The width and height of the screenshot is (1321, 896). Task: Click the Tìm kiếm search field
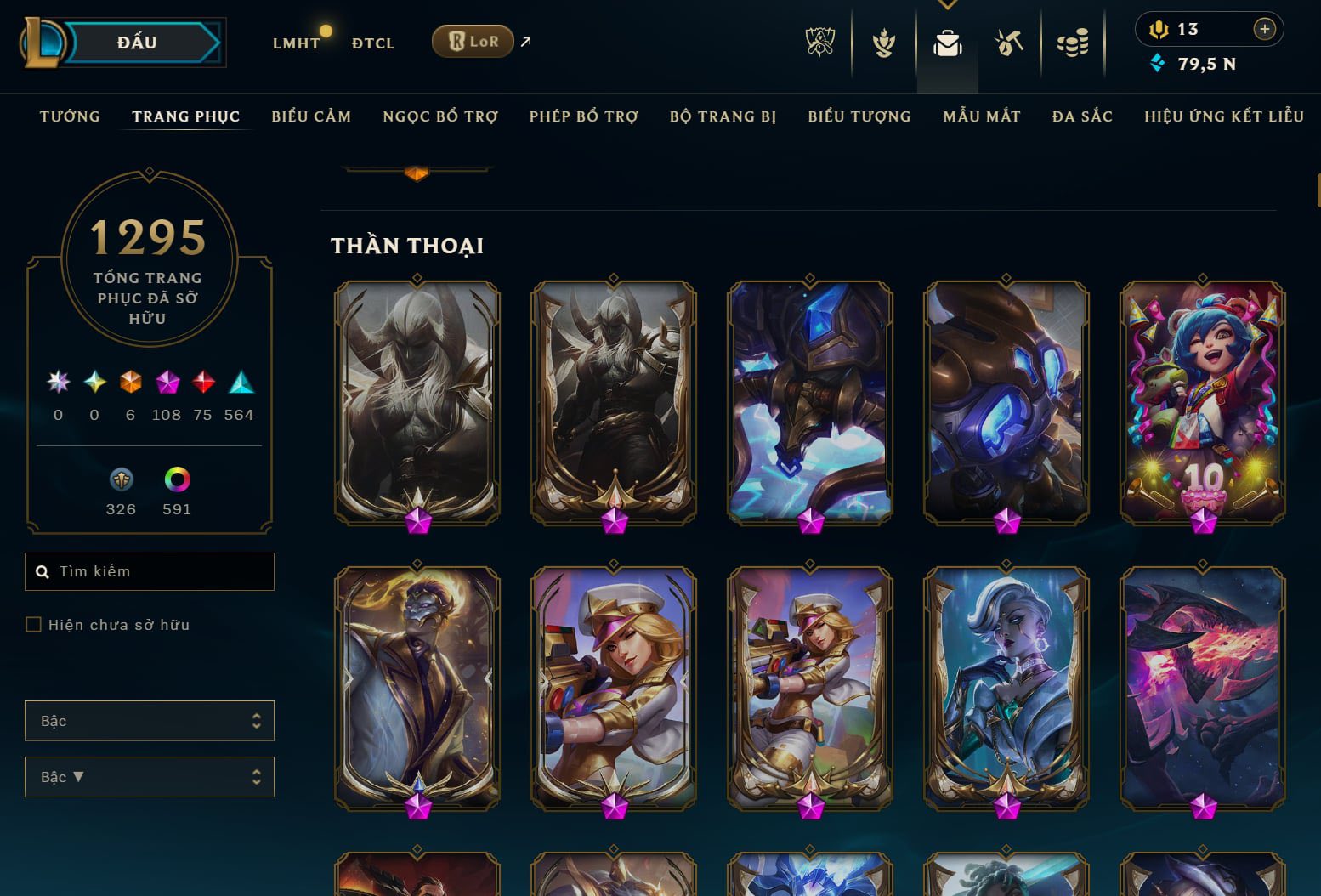click(150, 571)
